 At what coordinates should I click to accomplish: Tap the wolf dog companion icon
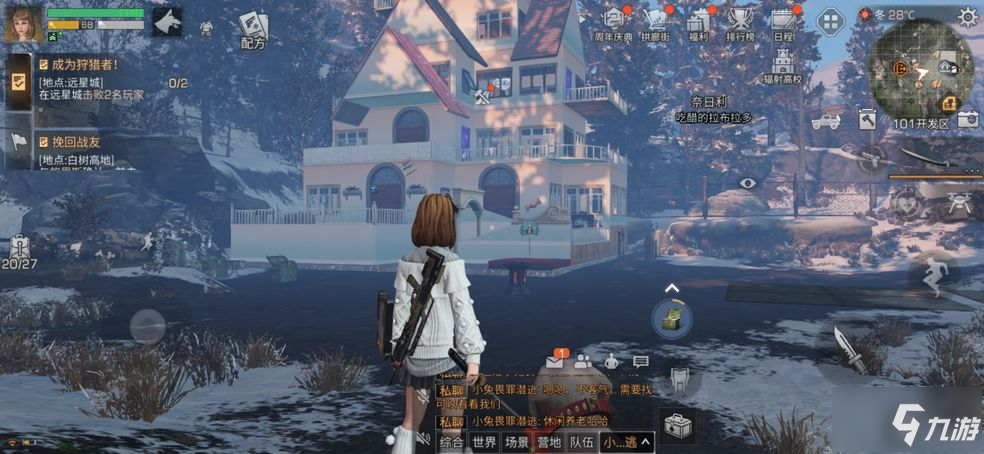coord(166,21)
